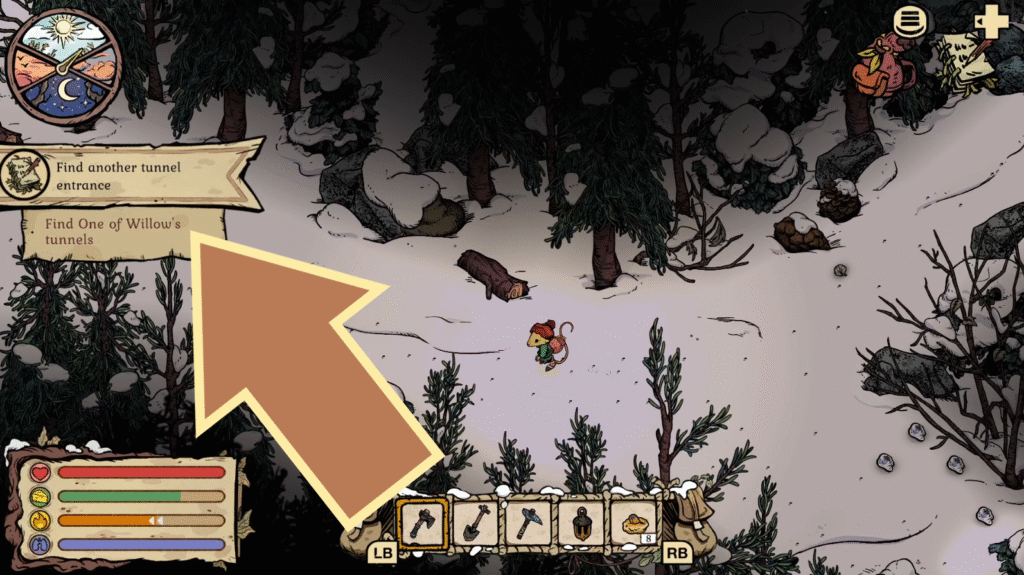Screen dimensions: 1024x575
Task: Open the "Find another tunnel entrance" quest banner
Action: coord(130,173)
